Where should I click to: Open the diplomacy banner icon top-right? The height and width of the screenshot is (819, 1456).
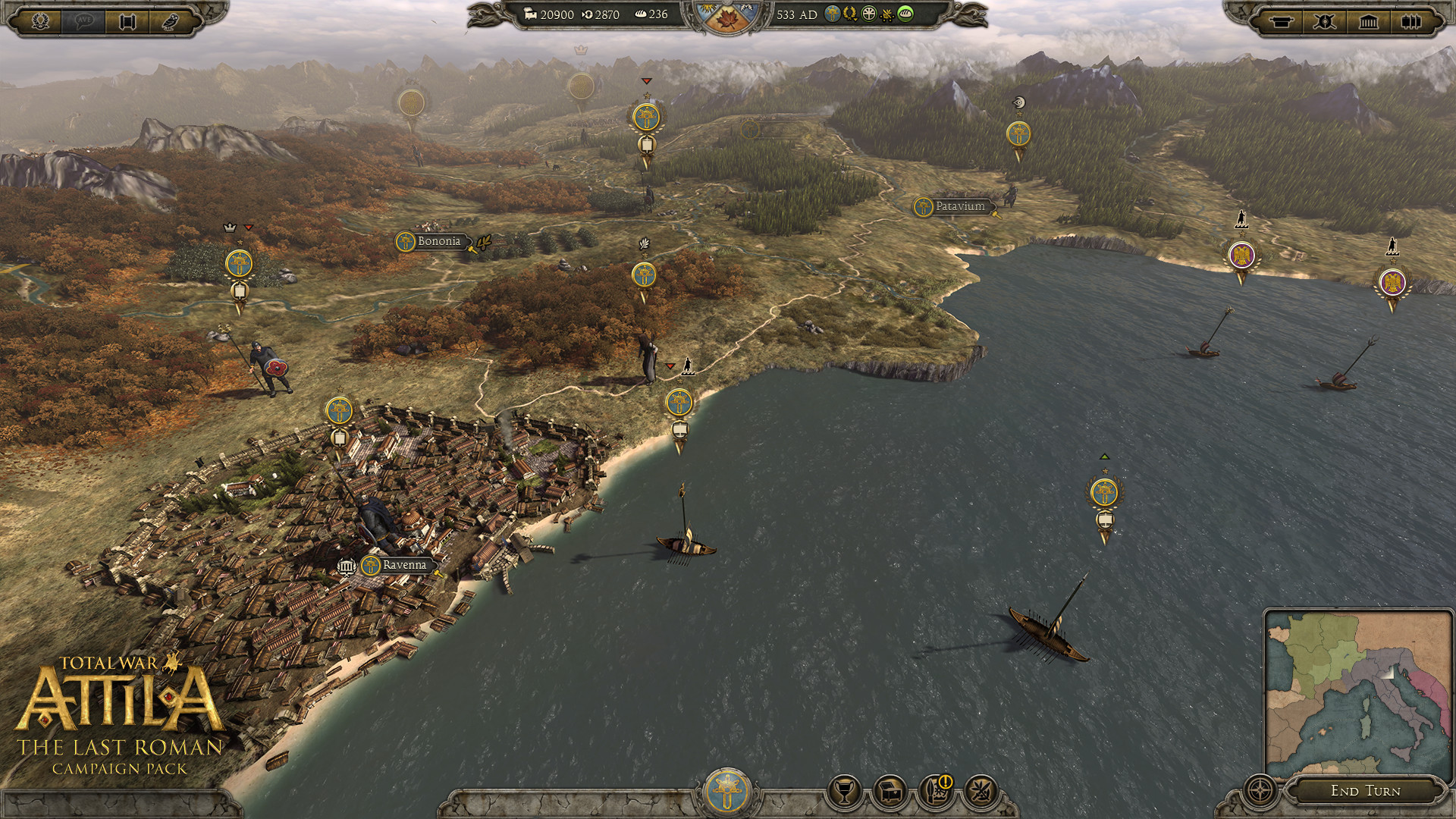[x=1283, y=22]
